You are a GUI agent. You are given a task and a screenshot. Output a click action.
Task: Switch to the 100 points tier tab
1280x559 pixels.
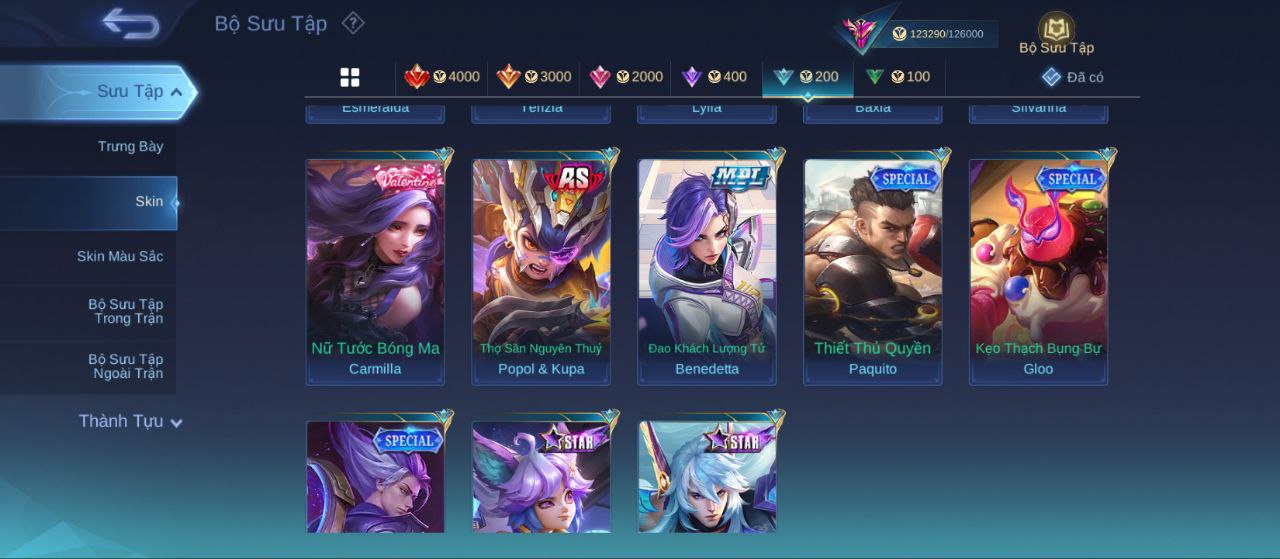(898, 77)
